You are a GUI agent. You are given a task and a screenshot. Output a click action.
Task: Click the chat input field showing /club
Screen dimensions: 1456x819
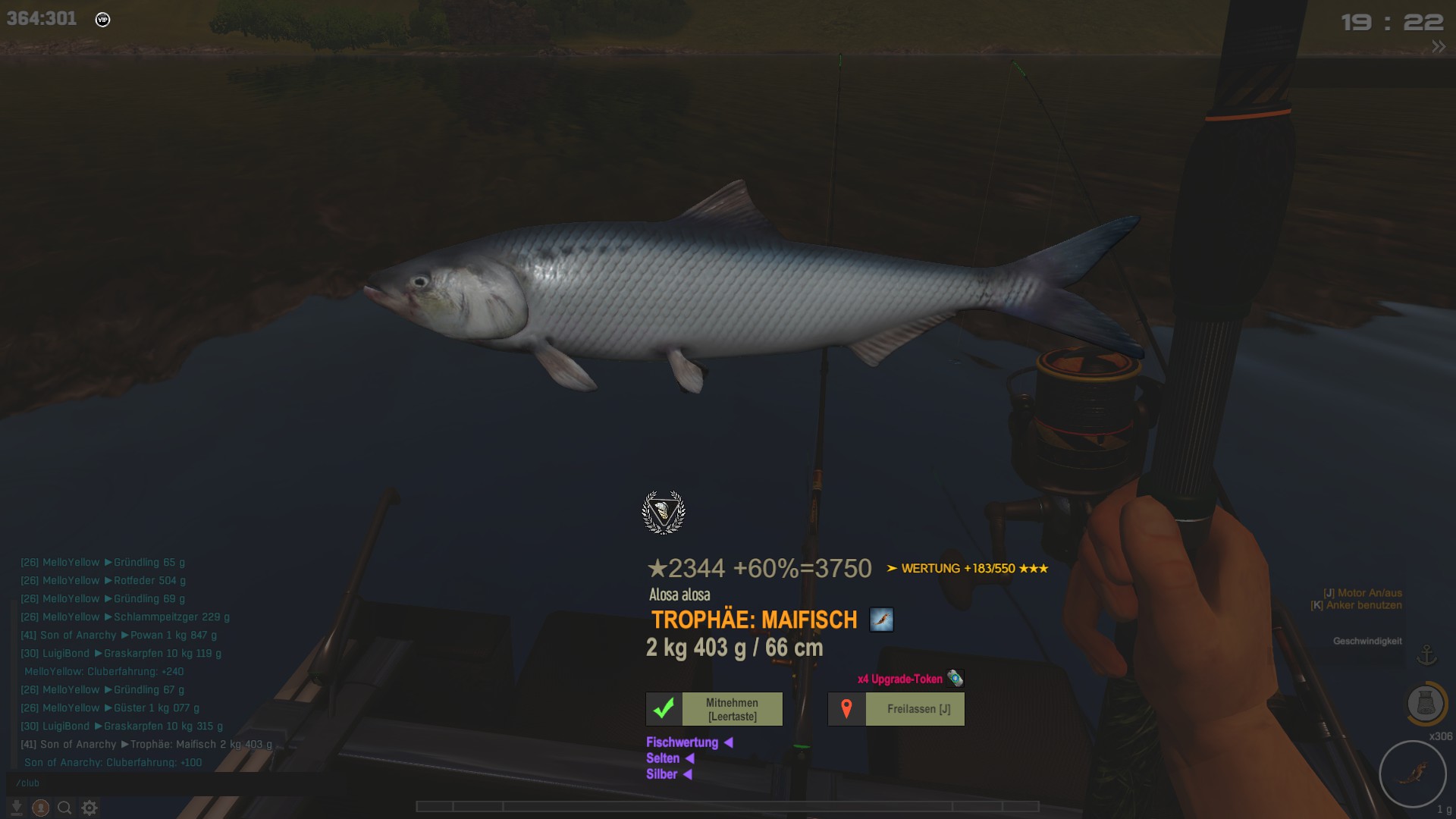coord(152,783)
